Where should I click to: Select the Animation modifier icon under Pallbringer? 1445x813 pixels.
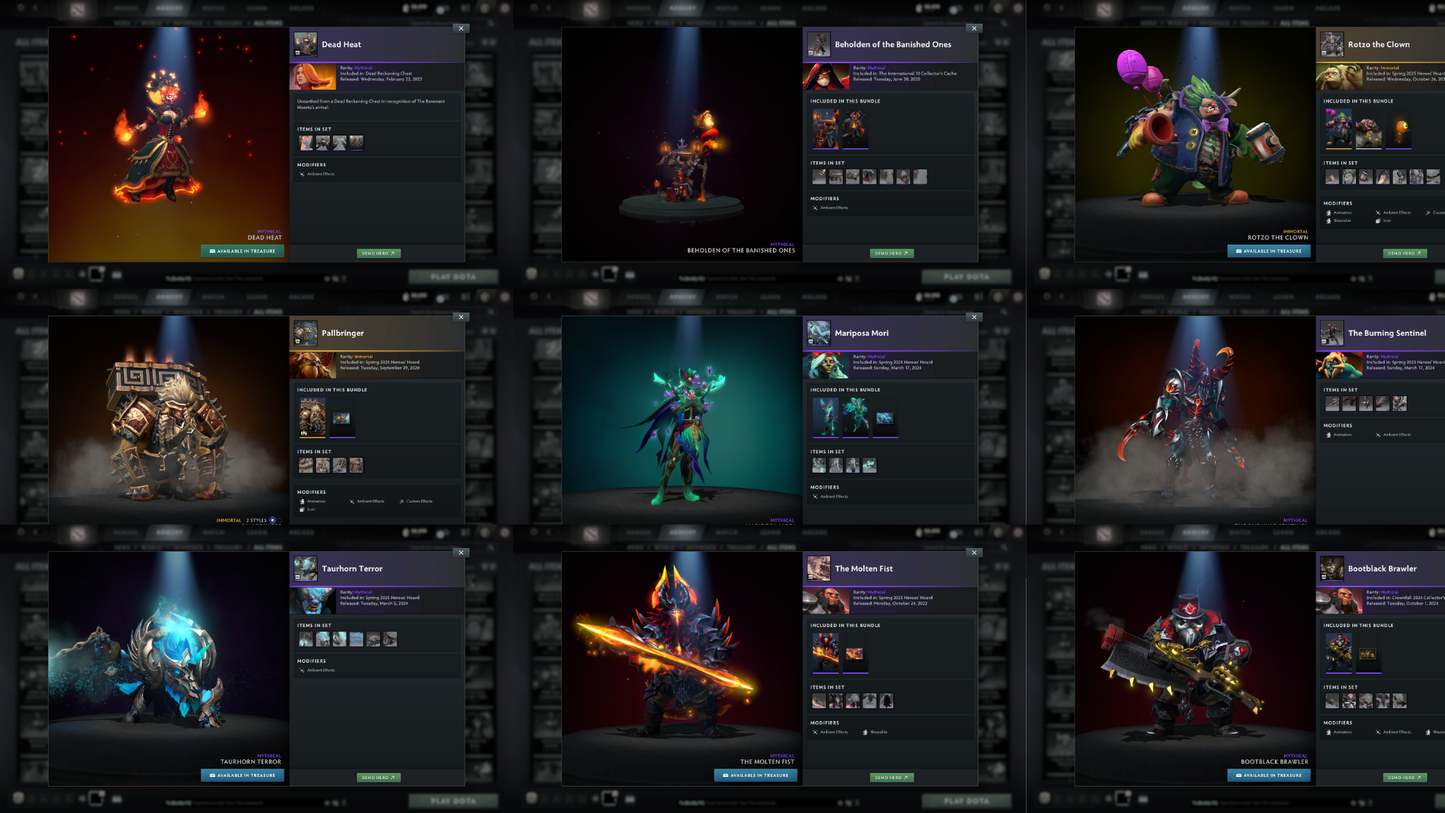(x=302, y=501)
